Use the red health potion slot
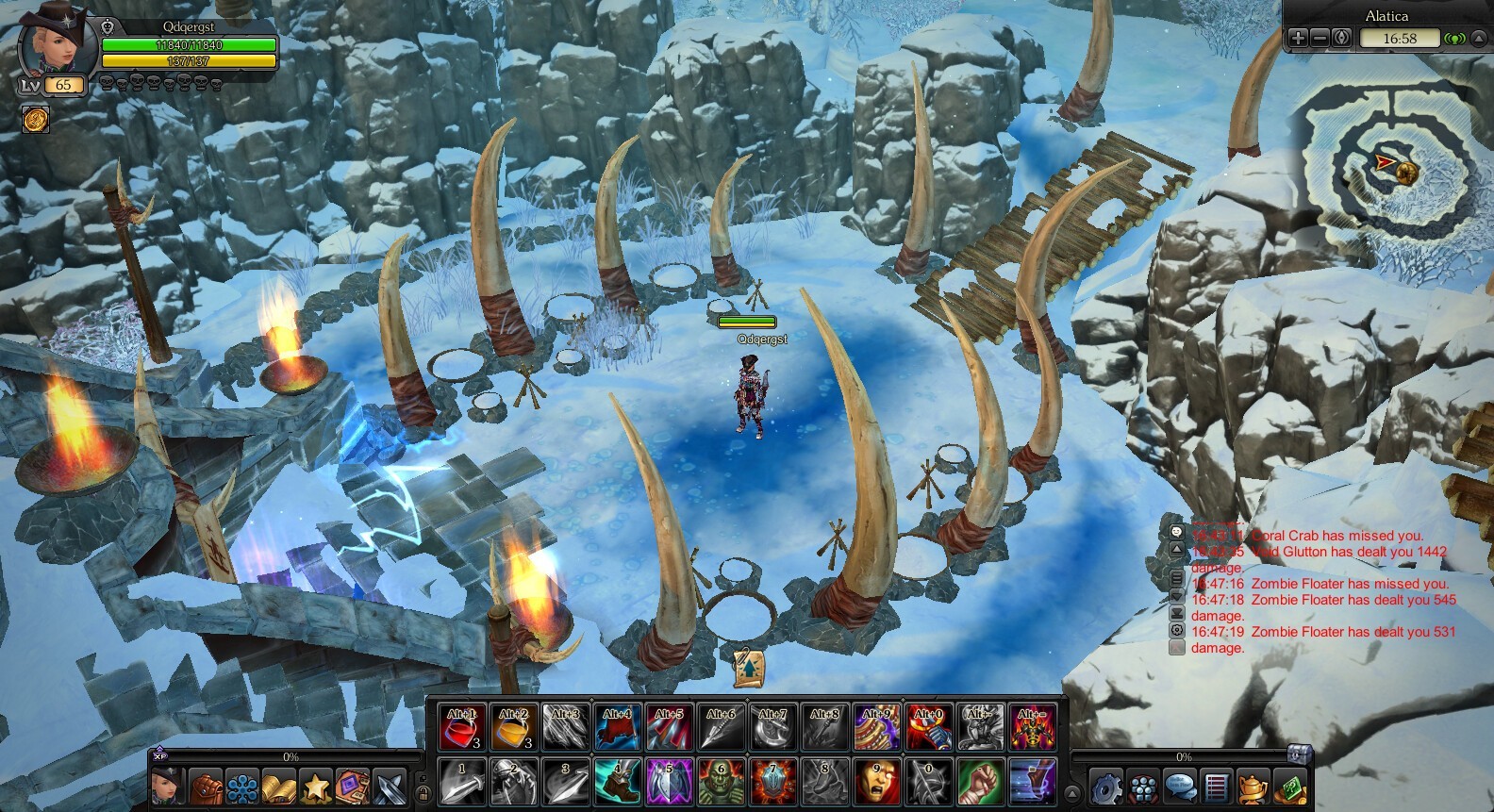The image size is (1494, 812). (x=462, y=727)
